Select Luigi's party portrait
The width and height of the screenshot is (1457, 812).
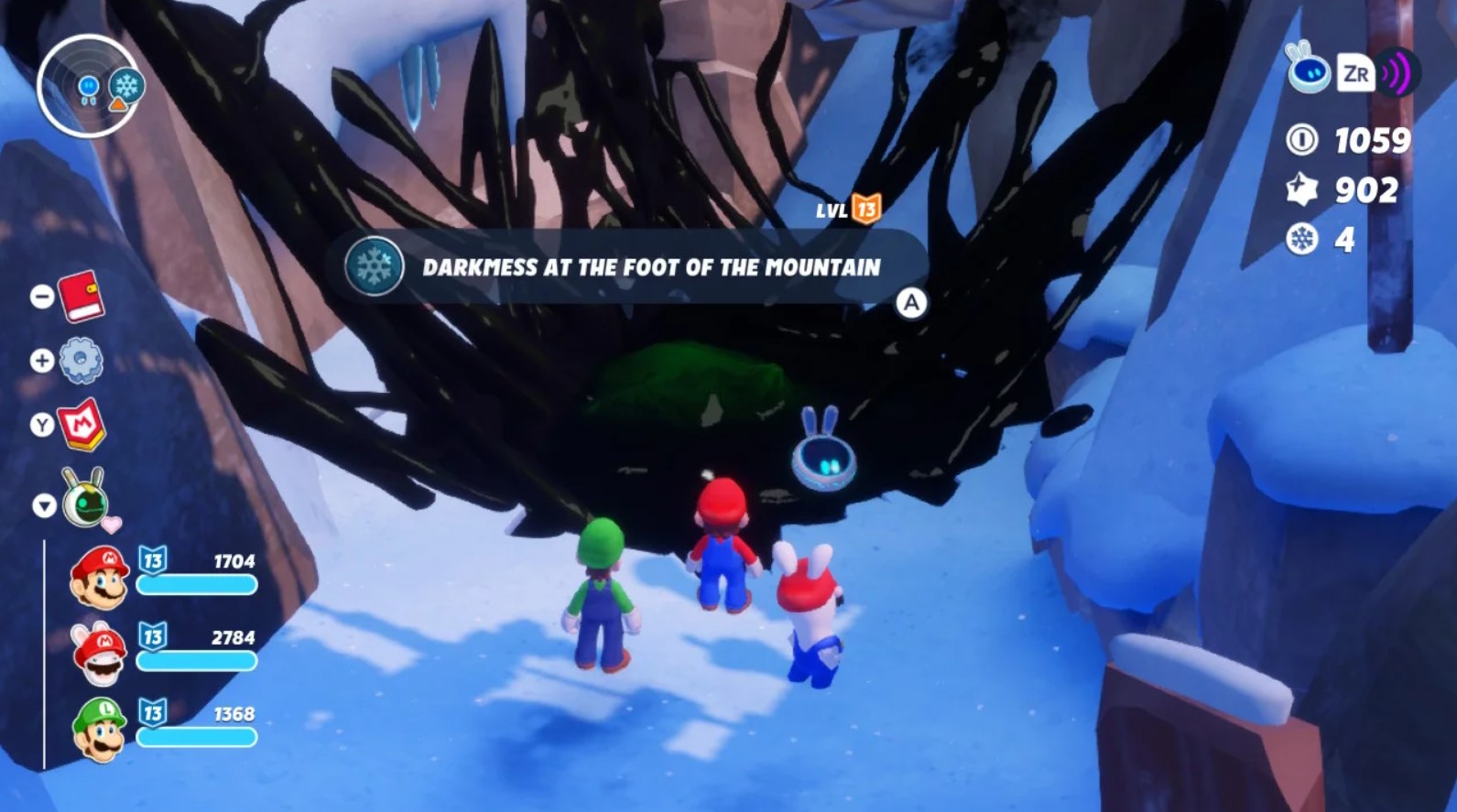click(100, 730)
